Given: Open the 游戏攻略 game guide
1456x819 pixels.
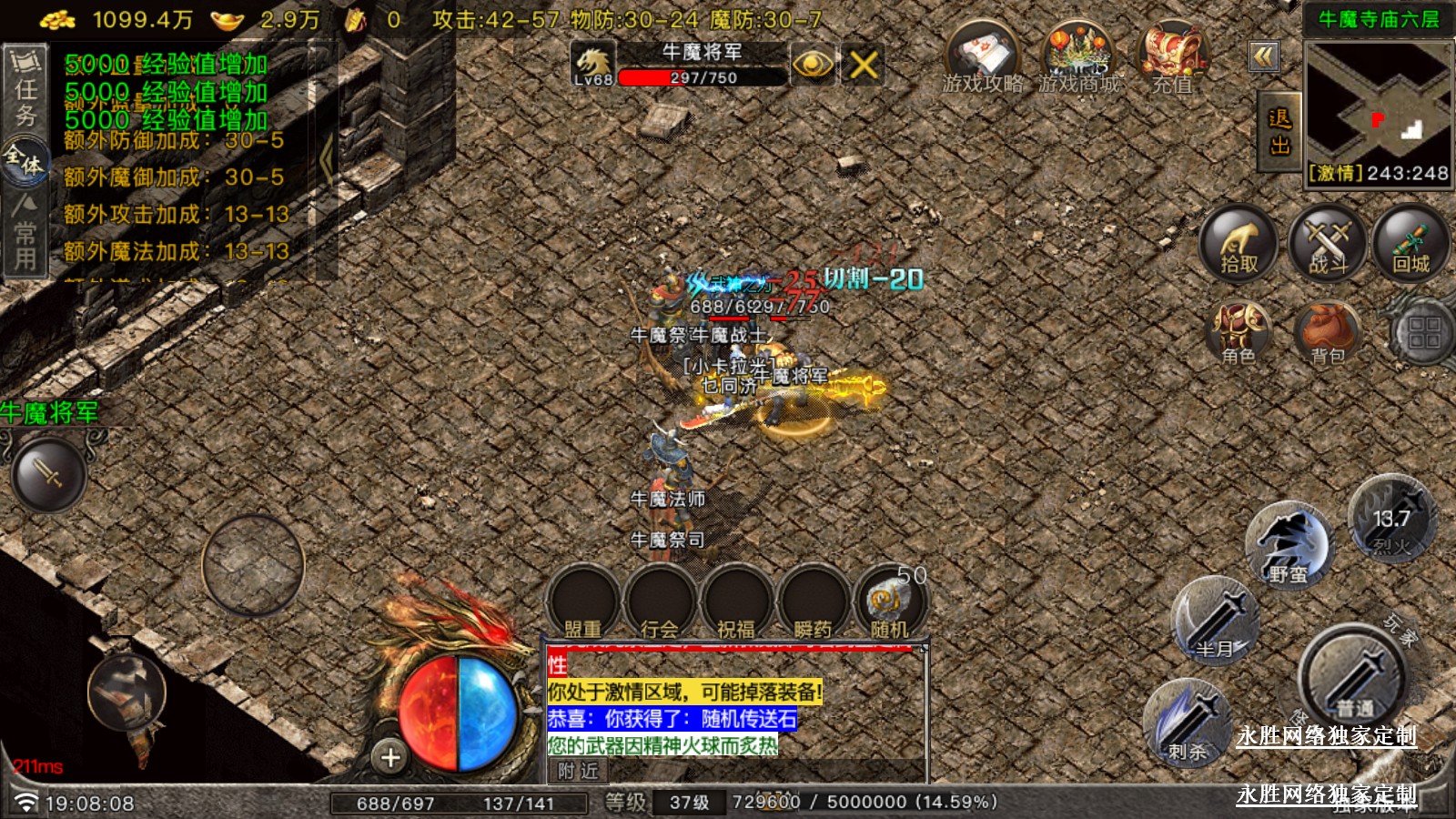Looking at the screenshot, I should coord(982,56).
